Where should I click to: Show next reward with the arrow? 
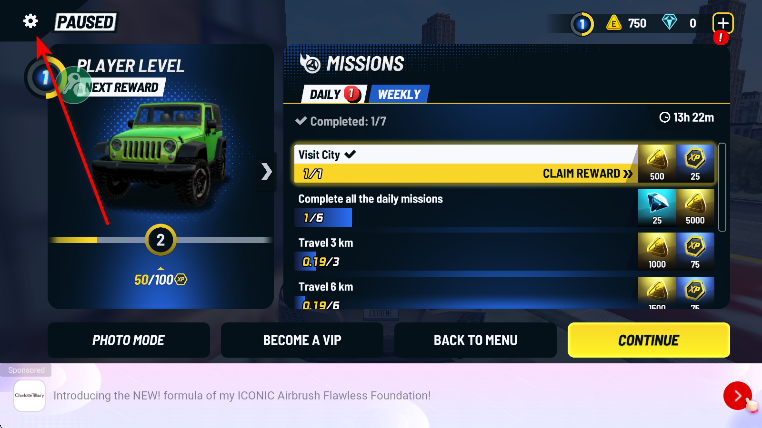coord(266,172)
